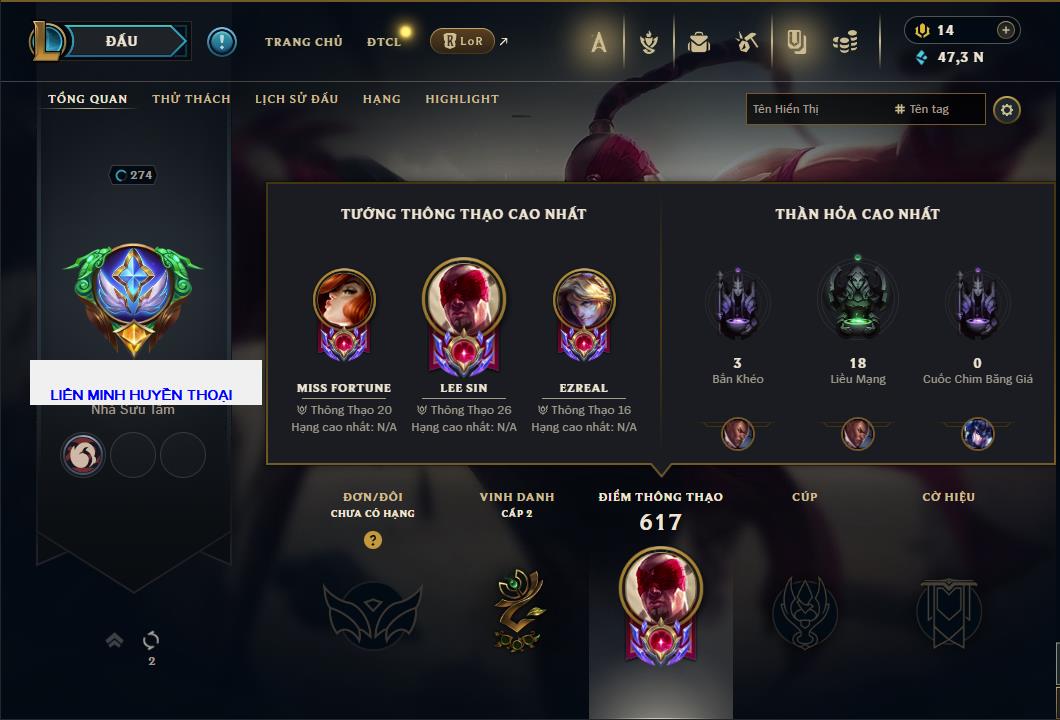Viewport: 1060px width, 720px height.
Task: Select the TỔNG QUAN overview tab
Action: (x=88, y=99)
